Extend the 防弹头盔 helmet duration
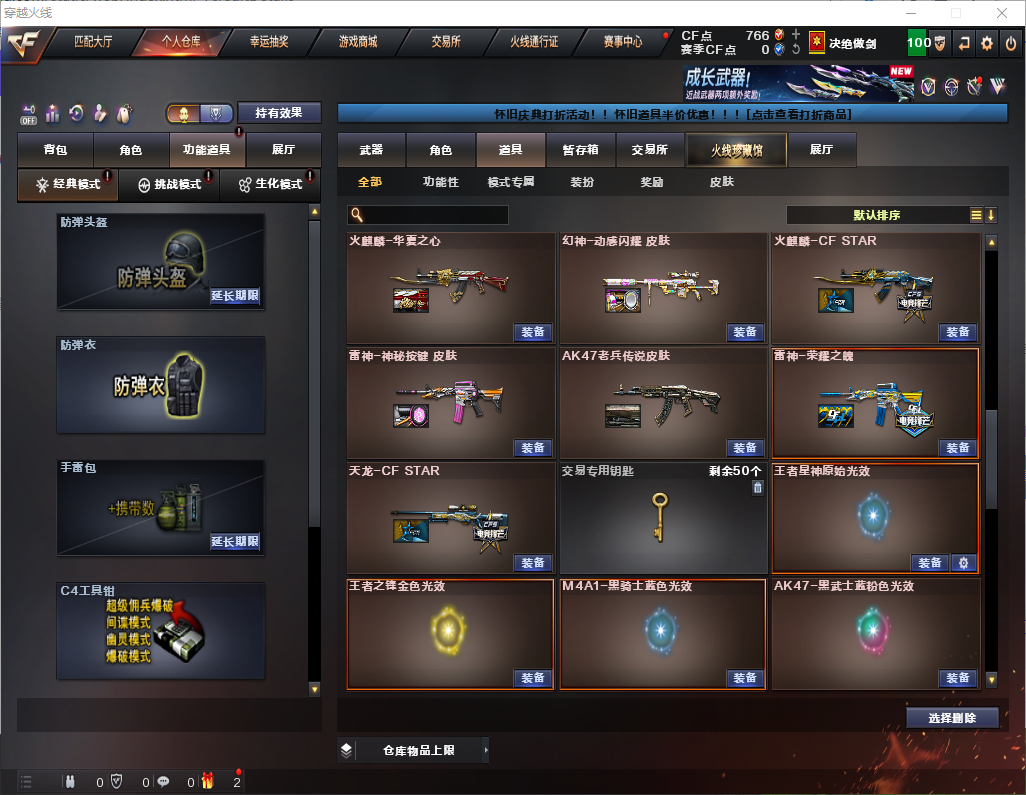Viewport: 1026px width, 795px height. coord(235,296)
